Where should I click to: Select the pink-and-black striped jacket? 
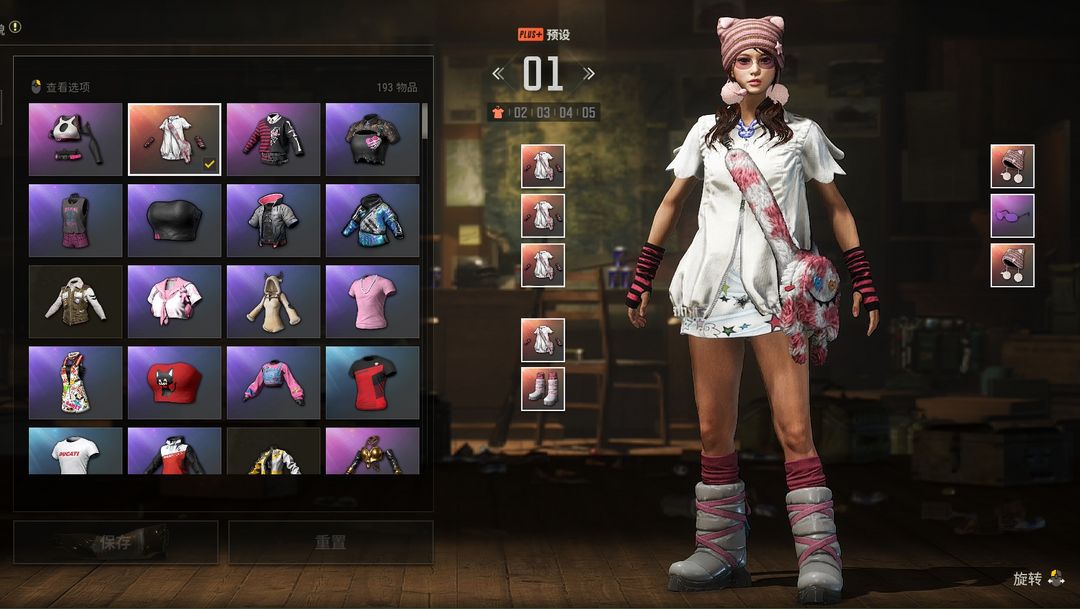(273, 140)
